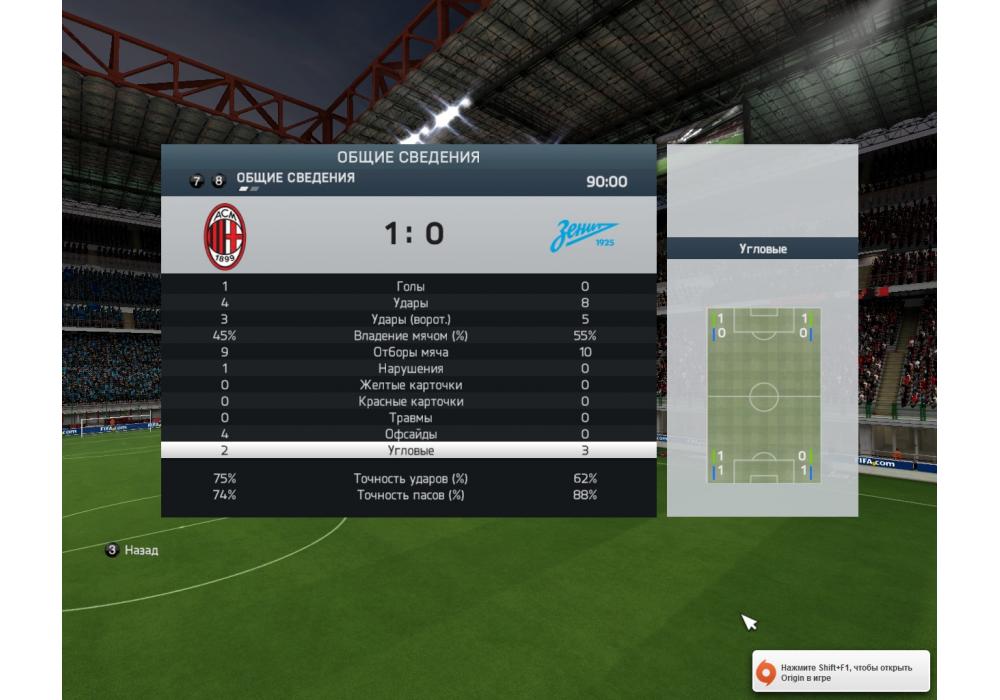Select the Желтые карточки row

(410, 385)
